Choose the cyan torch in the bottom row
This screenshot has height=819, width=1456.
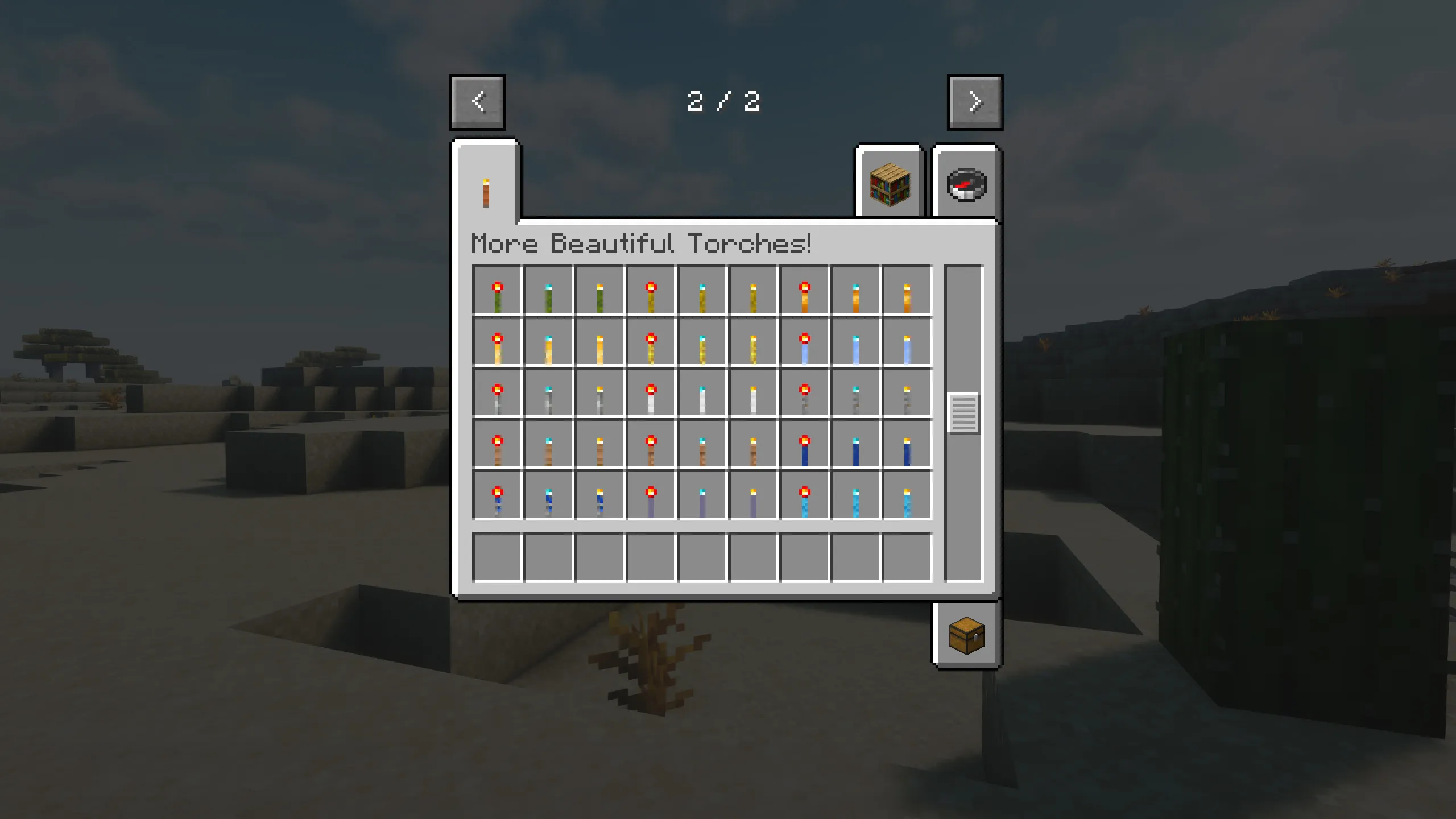click(x=856, y=494)
